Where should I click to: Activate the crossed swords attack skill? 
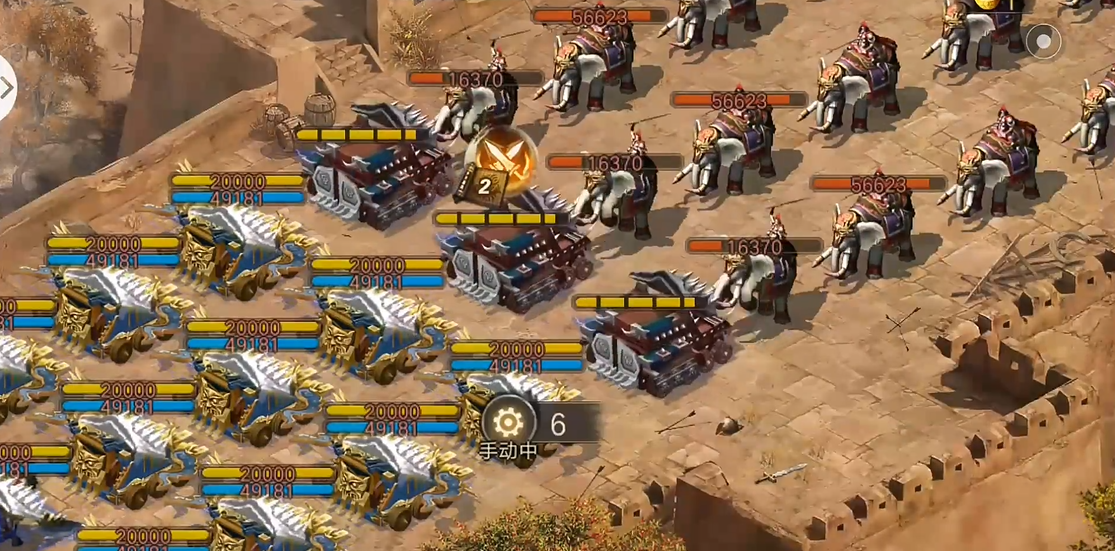(501, 159)
